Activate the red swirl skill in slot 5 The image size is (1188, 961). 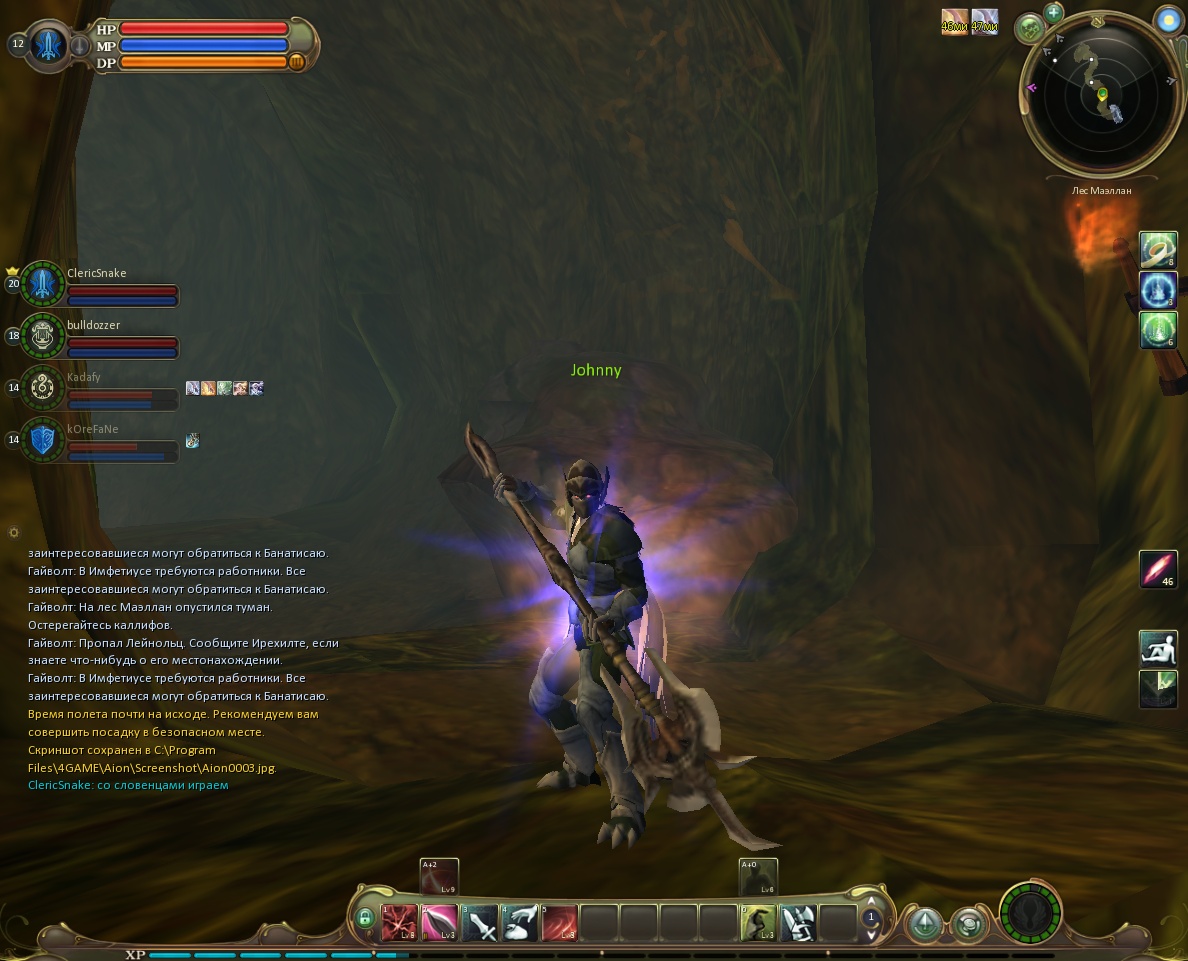pos(560,922)
